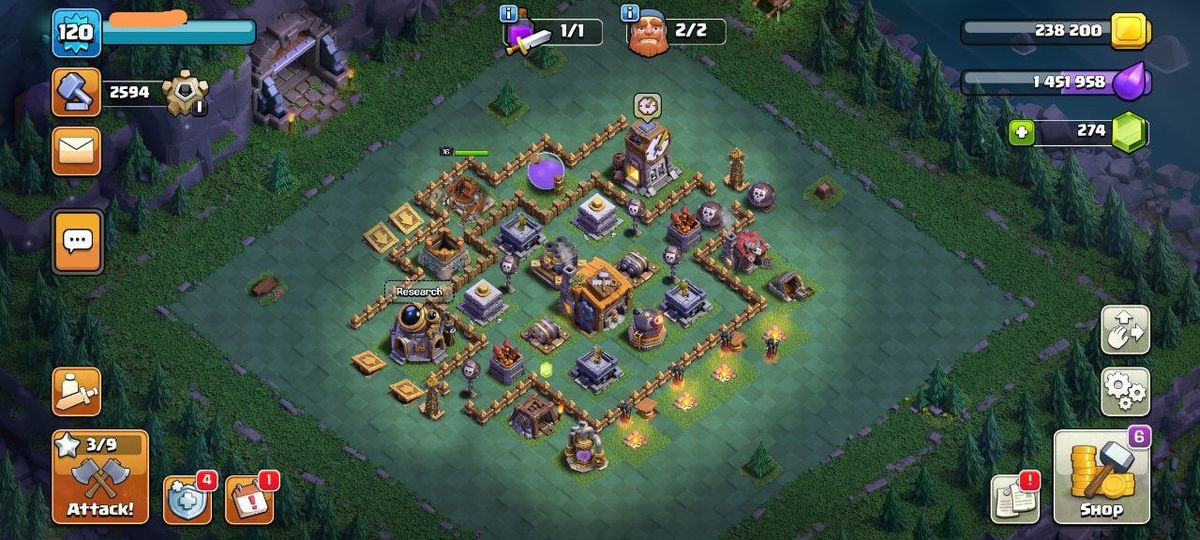1200x540 pixels.
Task: Open the calendar events icon
Action: 248,499
